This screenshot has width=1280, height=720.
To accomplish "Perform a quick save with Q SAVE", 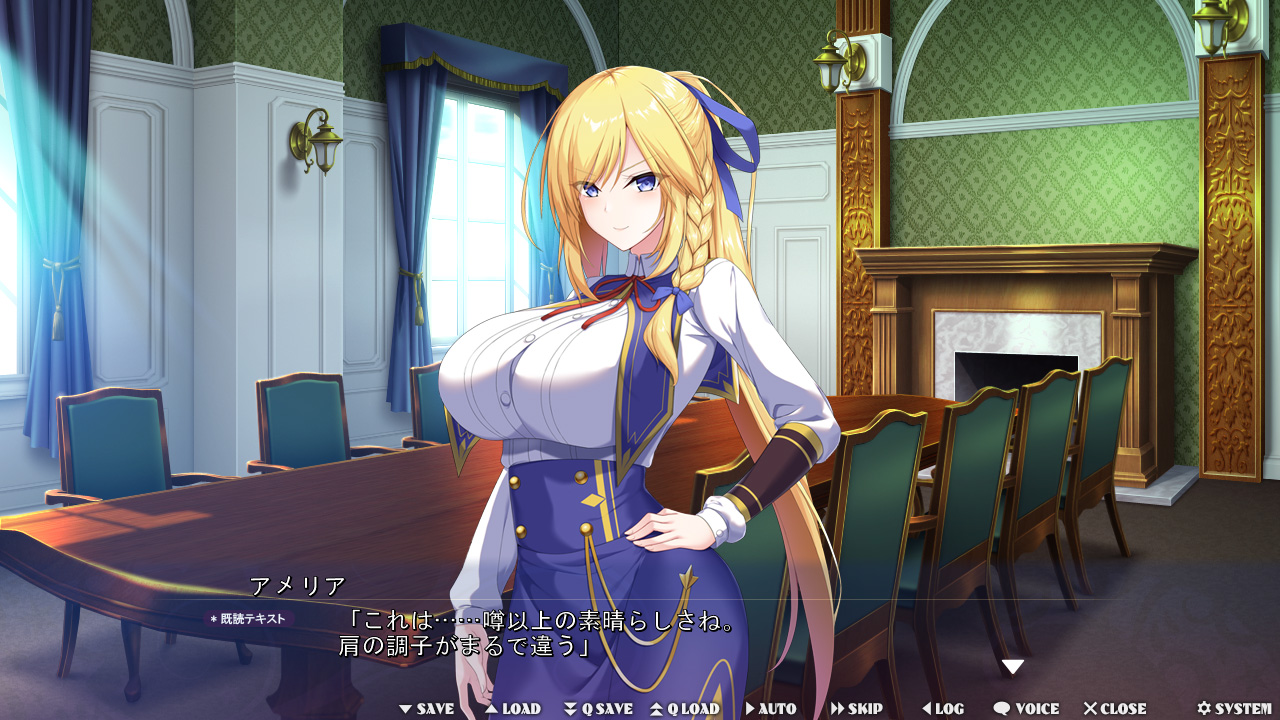I will (x=599, y=709).
